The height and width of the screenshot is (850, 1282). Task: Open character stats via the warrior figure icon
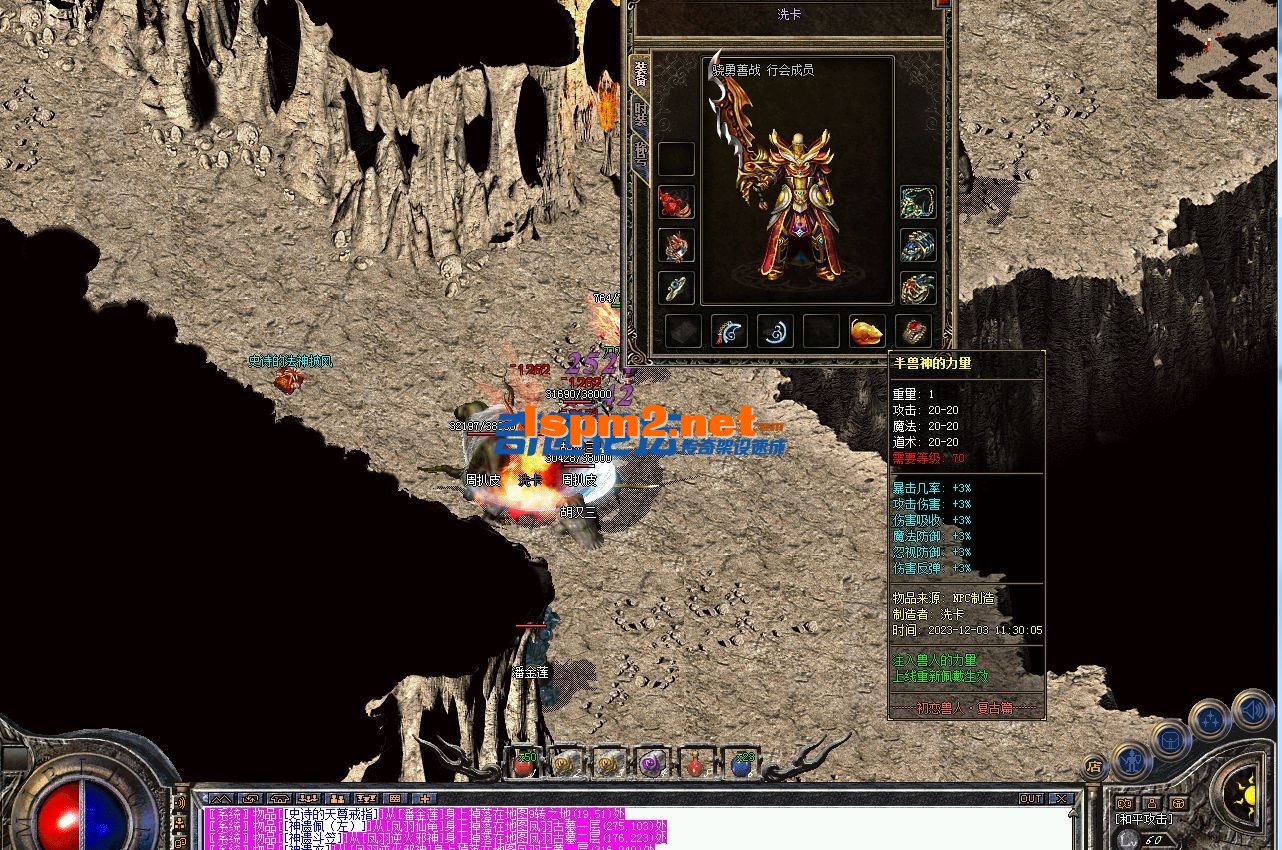point(1131,758)
